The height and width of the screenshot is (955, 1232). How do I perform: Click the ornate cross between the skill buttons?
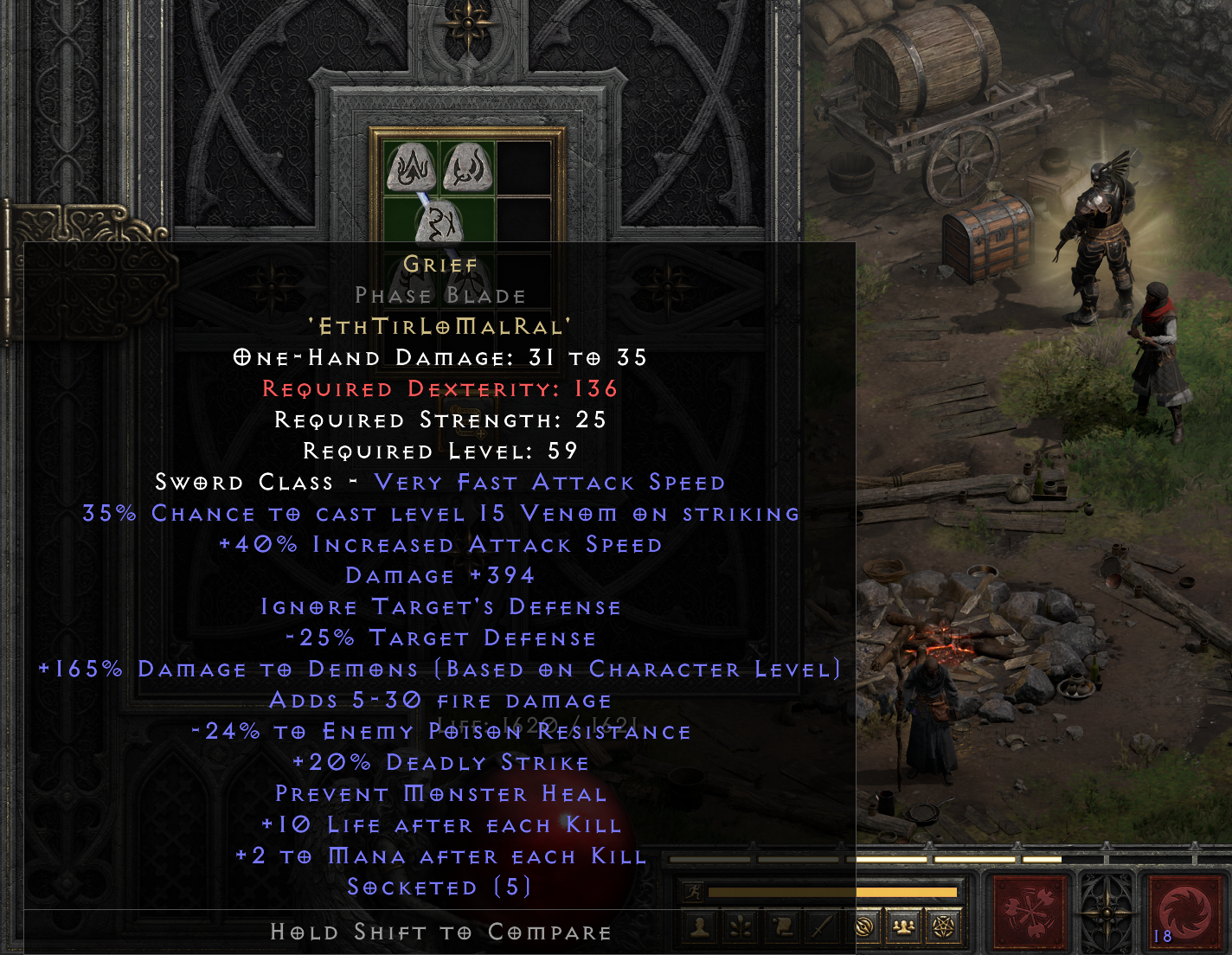[1109, 913]
